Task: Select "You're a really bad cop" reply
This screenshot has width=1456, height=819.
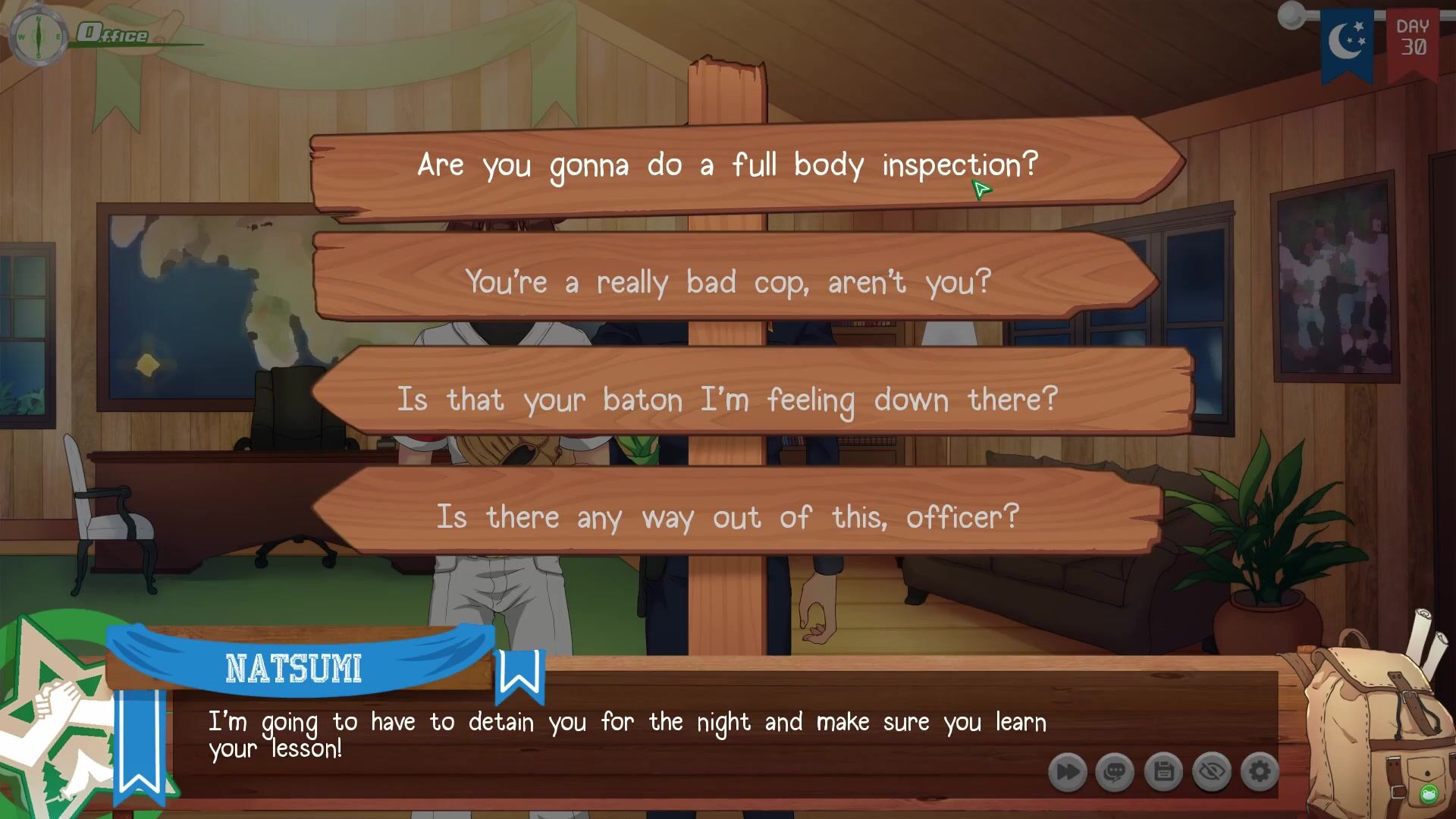Action: point(728,282)
